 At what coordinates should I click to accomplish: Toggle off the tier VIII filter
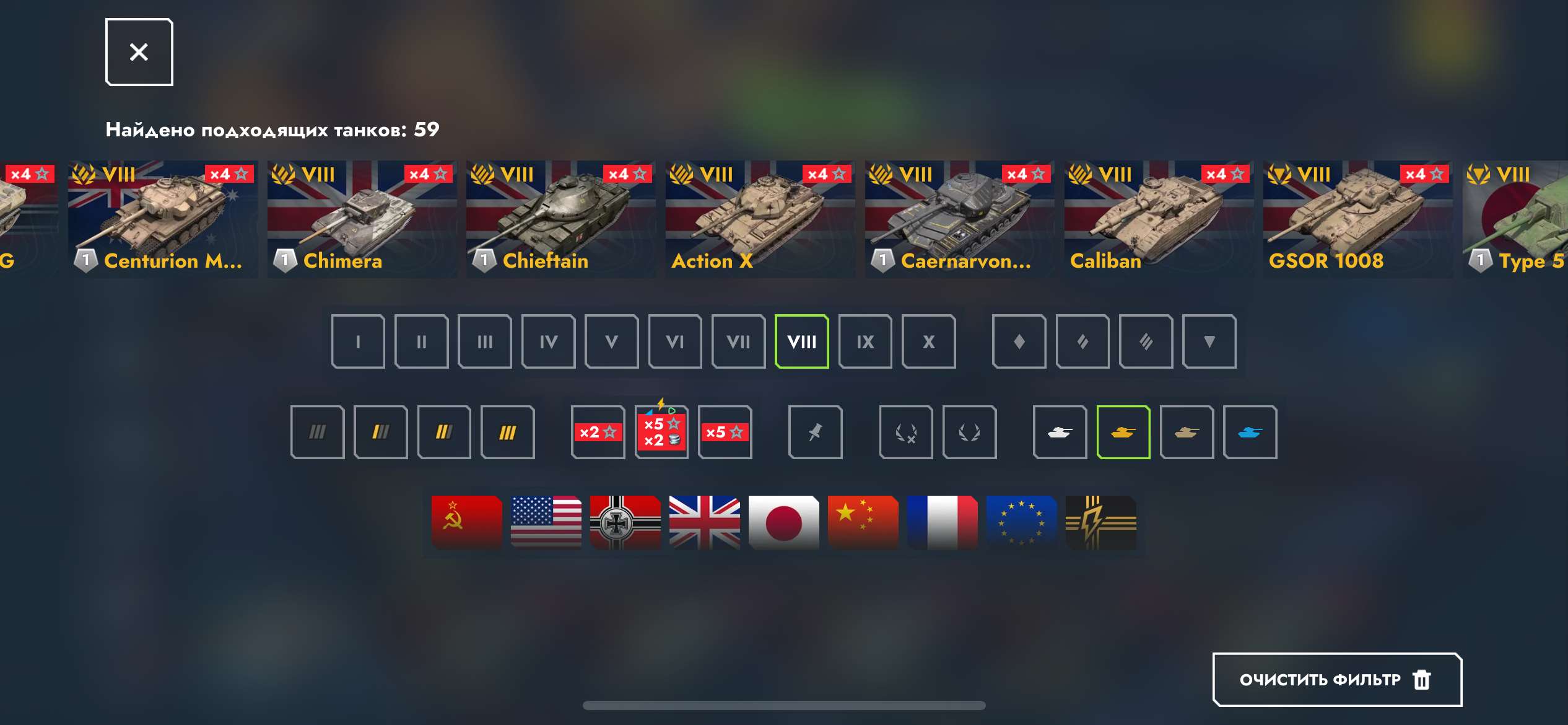coord(802,341)
